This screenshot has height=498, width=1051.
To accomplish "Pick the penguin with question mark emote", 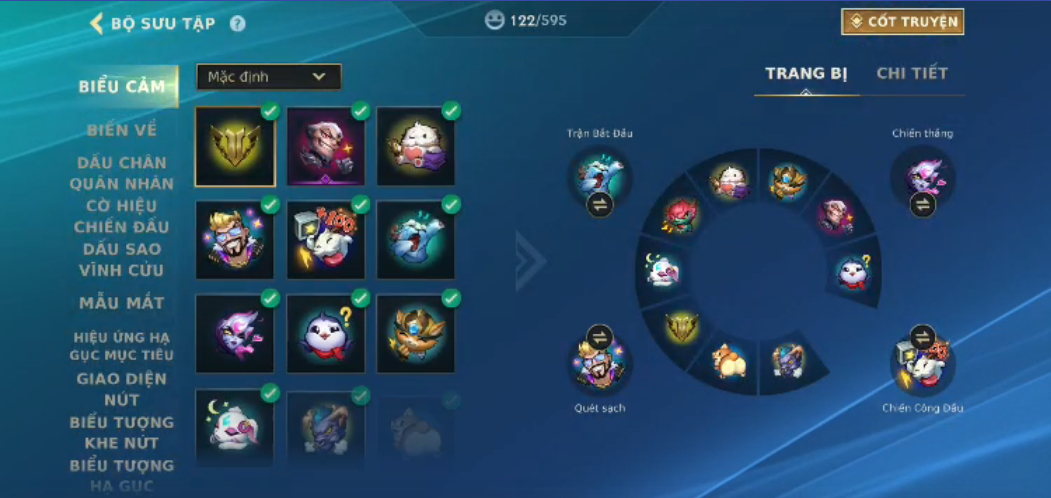I will click(x=325, y=333).
